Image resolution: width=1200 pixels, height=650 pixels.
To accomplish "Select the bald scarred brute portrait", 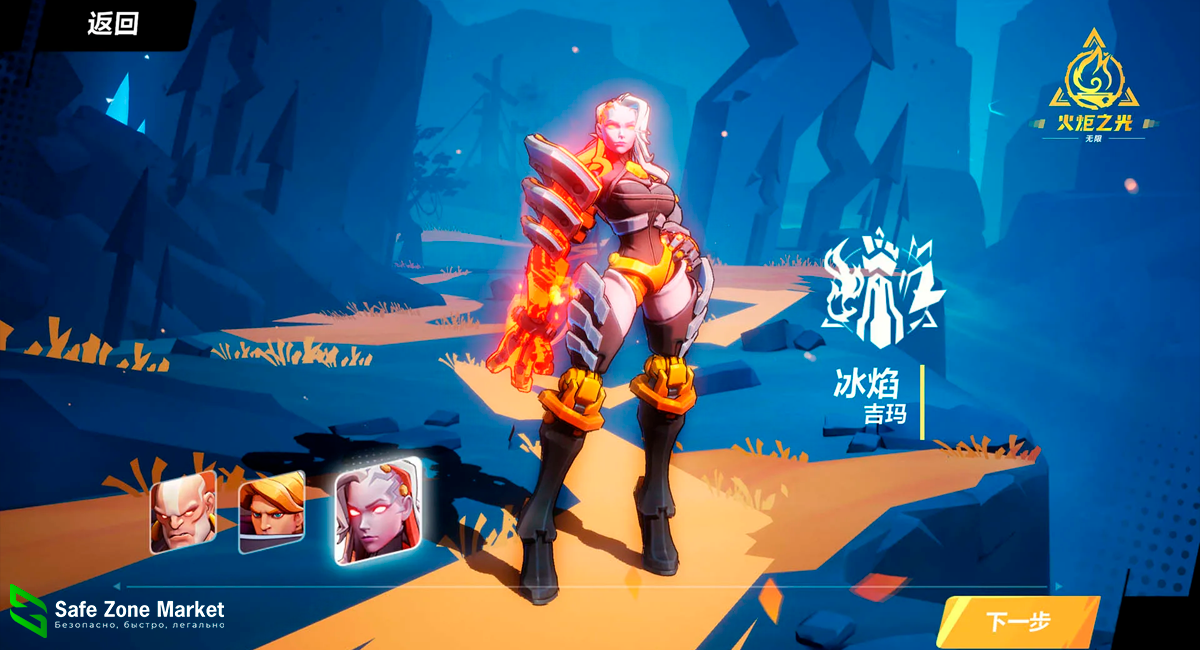I will tap(182, 511).
